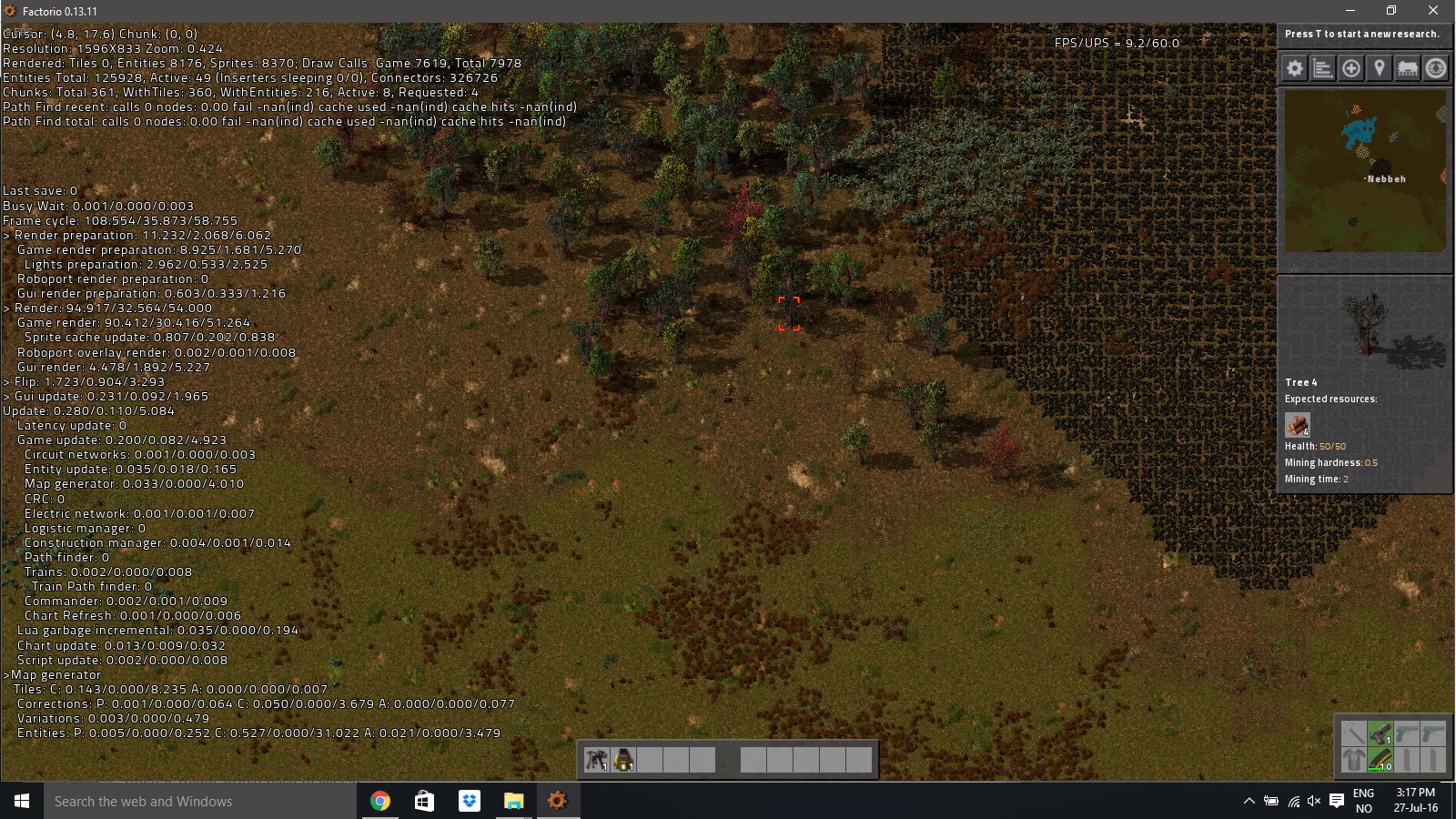The width and height of the screenshot is (1456, 819).
Task: Select the equipped pistol weapon slot
Action: coord(1380,733)
